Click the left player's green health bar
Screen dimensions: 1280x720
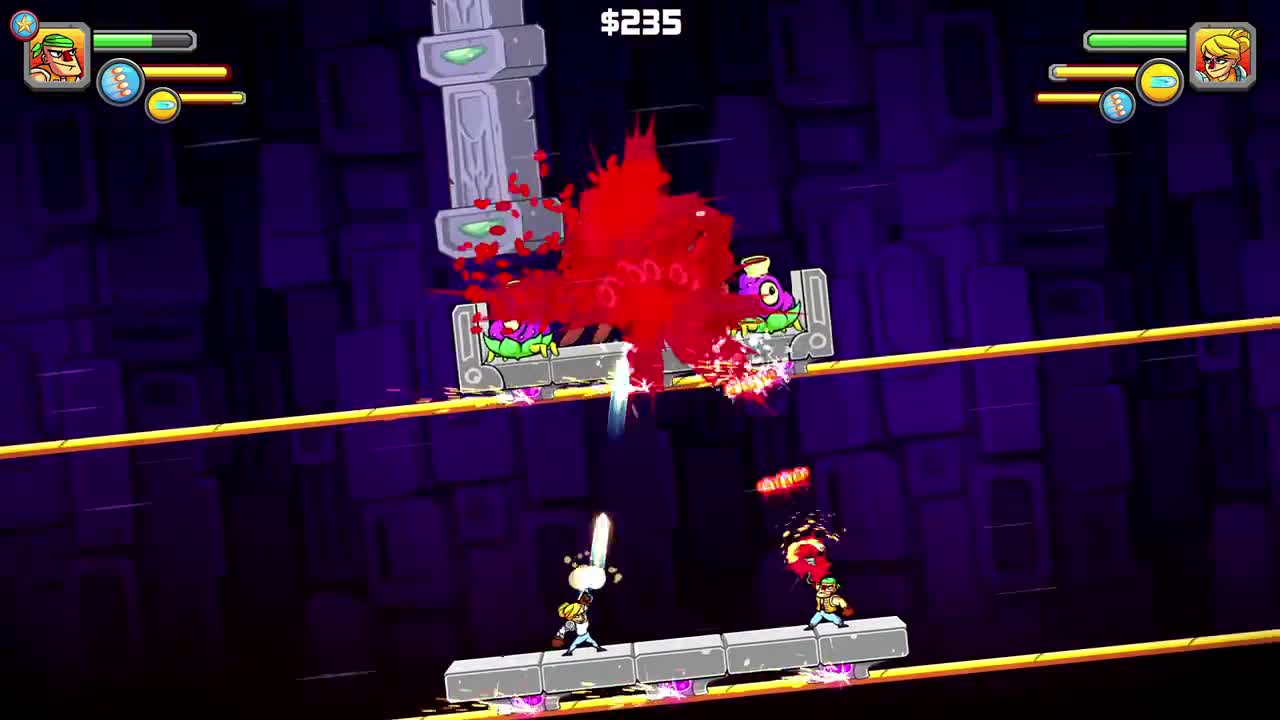point(140,40)
